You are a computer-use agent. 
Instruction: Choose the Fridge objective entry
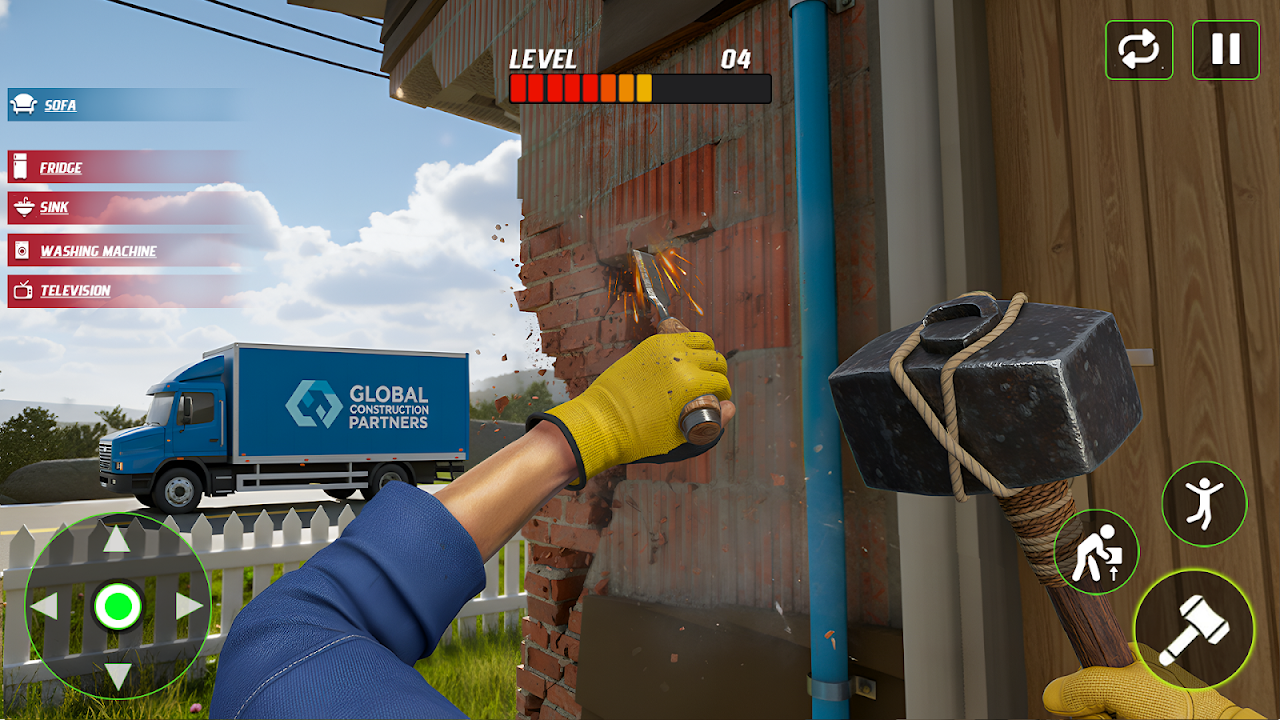pos(60,168)
